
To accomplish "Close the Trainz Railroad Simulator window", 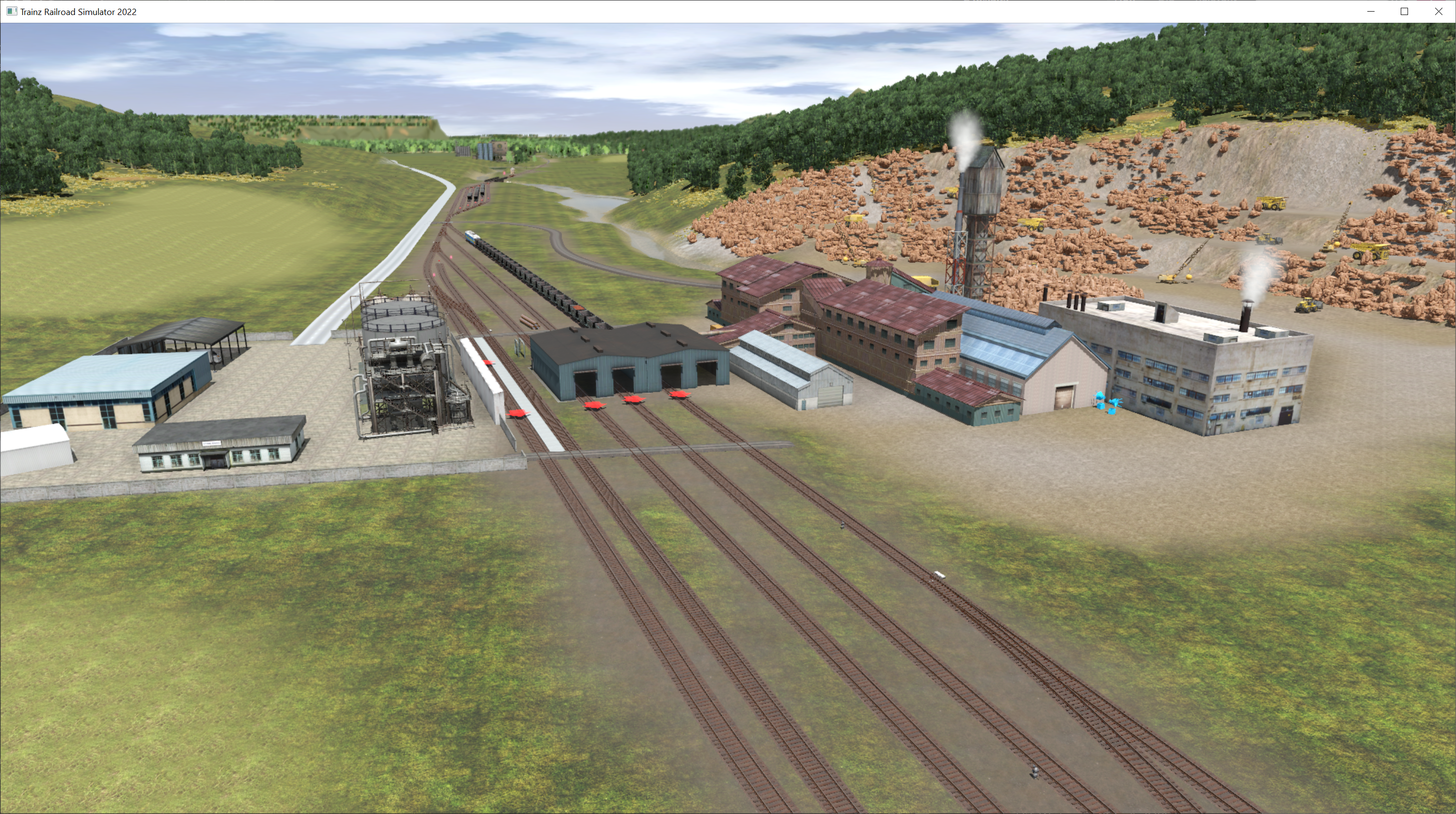I will point(1438,11).
